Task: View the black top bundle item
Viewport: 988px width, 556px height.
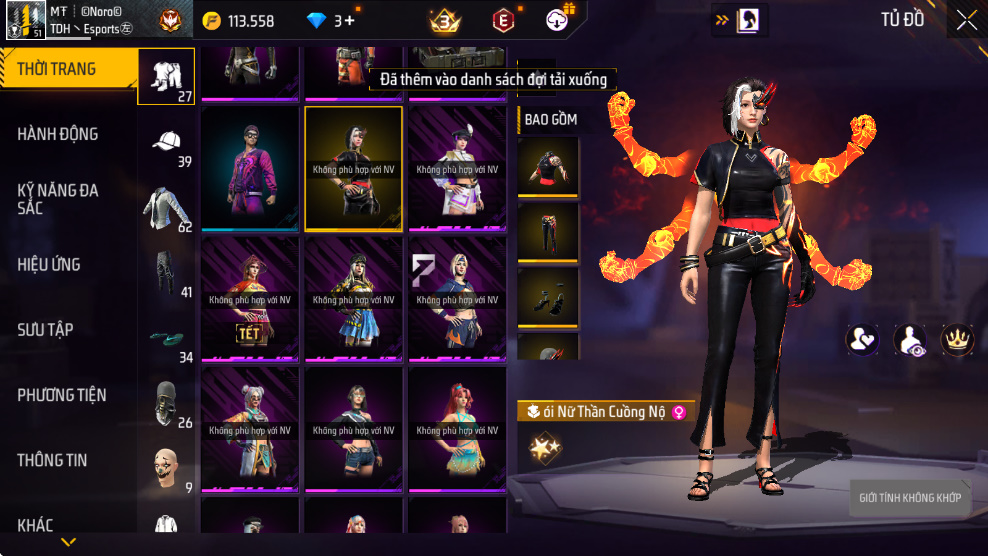Action: coord(548,167)
